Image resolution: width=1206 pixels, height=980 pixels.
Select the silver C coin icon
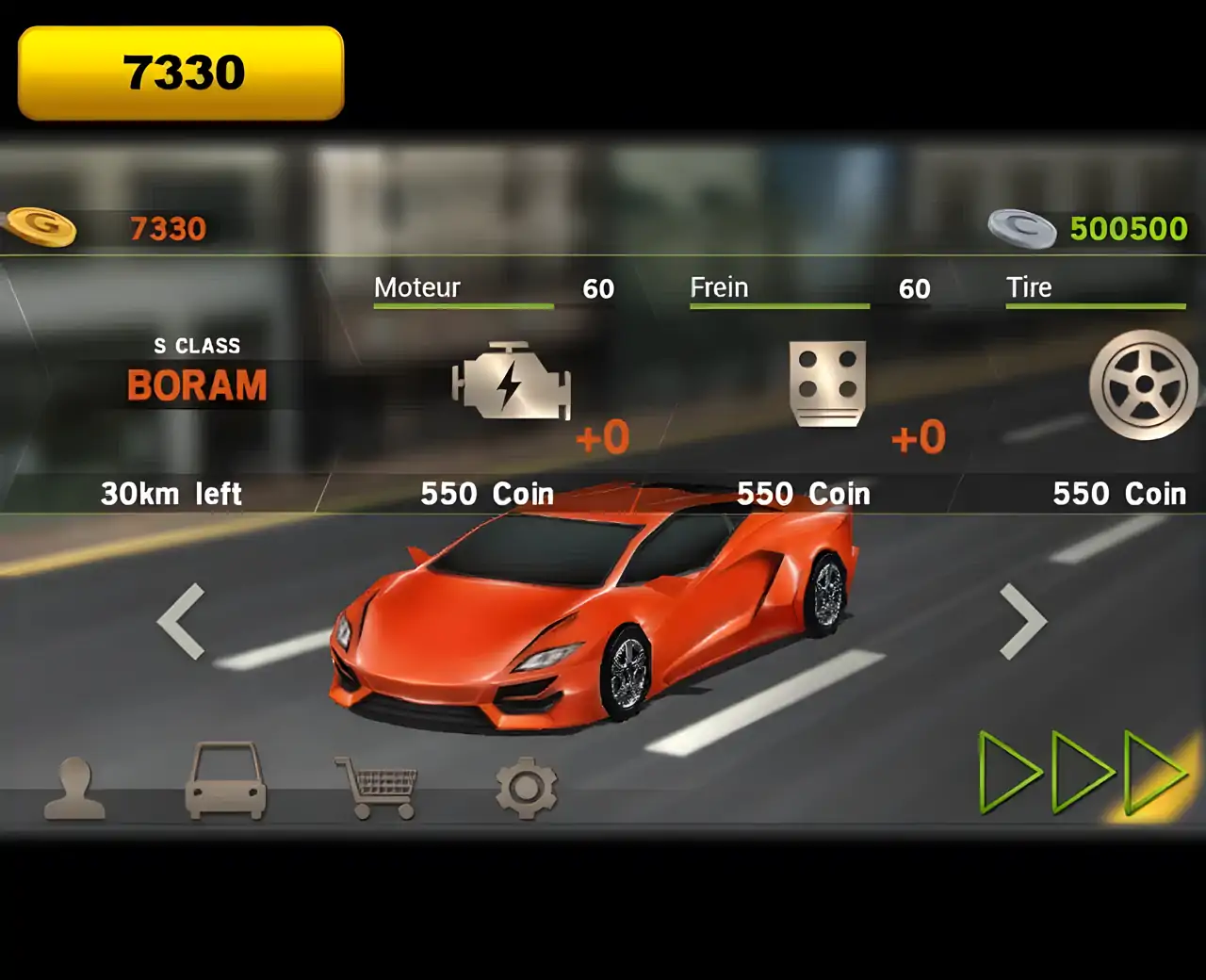point(1022,228)
